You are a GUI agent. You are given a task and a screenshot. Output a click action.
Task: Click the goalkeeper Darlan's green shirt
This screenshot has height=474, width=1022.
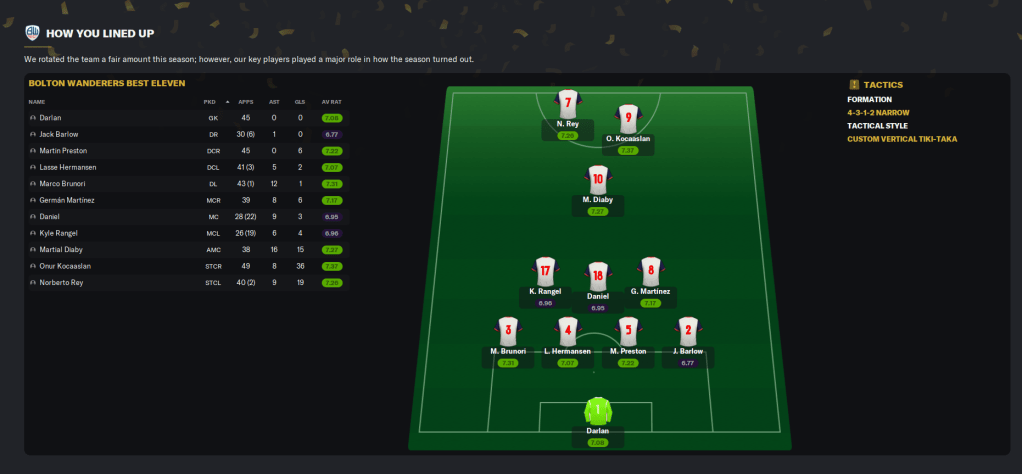click(597, 410)
